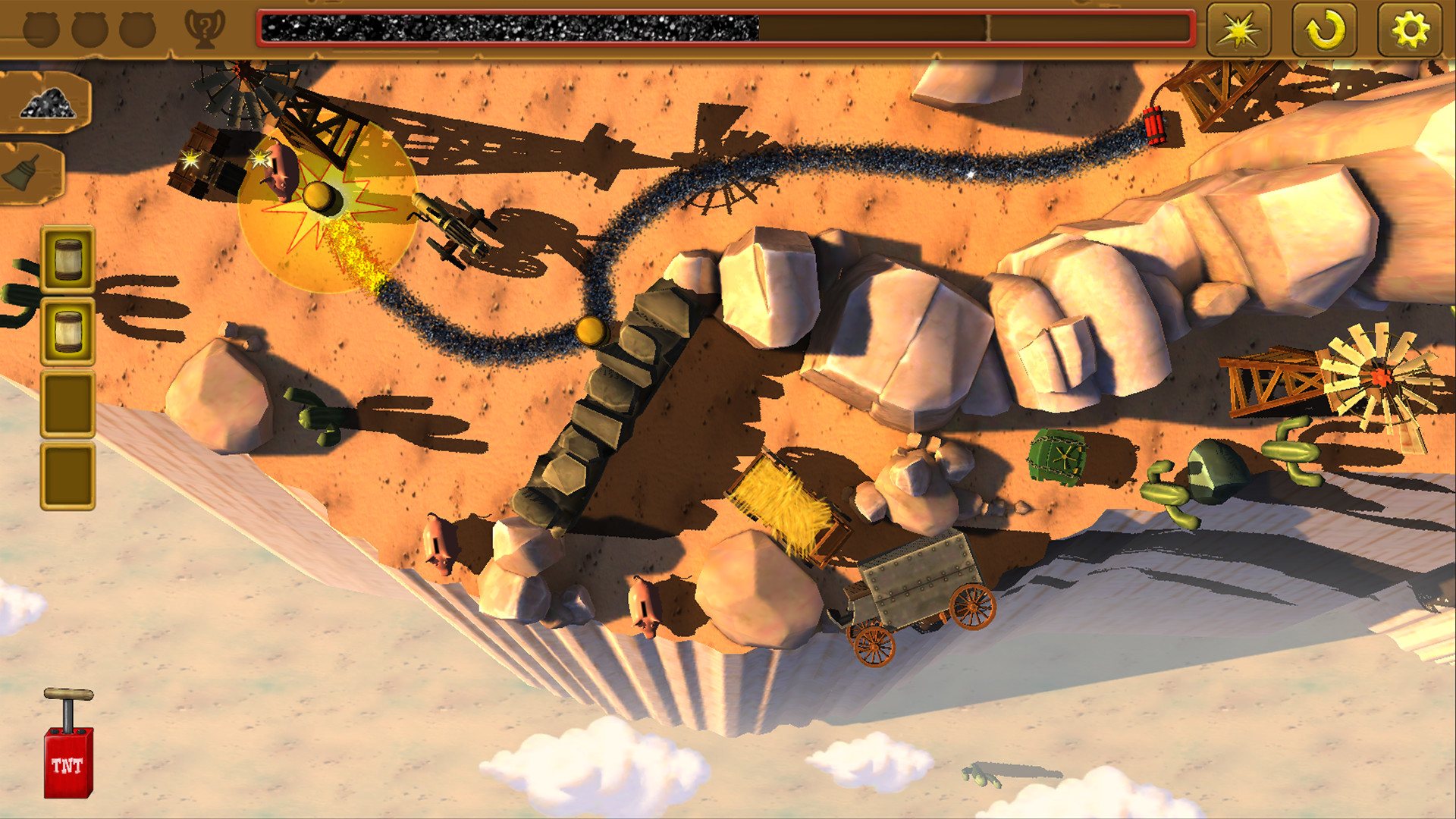Select the second powder keg in the inventory
The width and height of the screenshot is (1456, 819).
click(x=67, y=328)
